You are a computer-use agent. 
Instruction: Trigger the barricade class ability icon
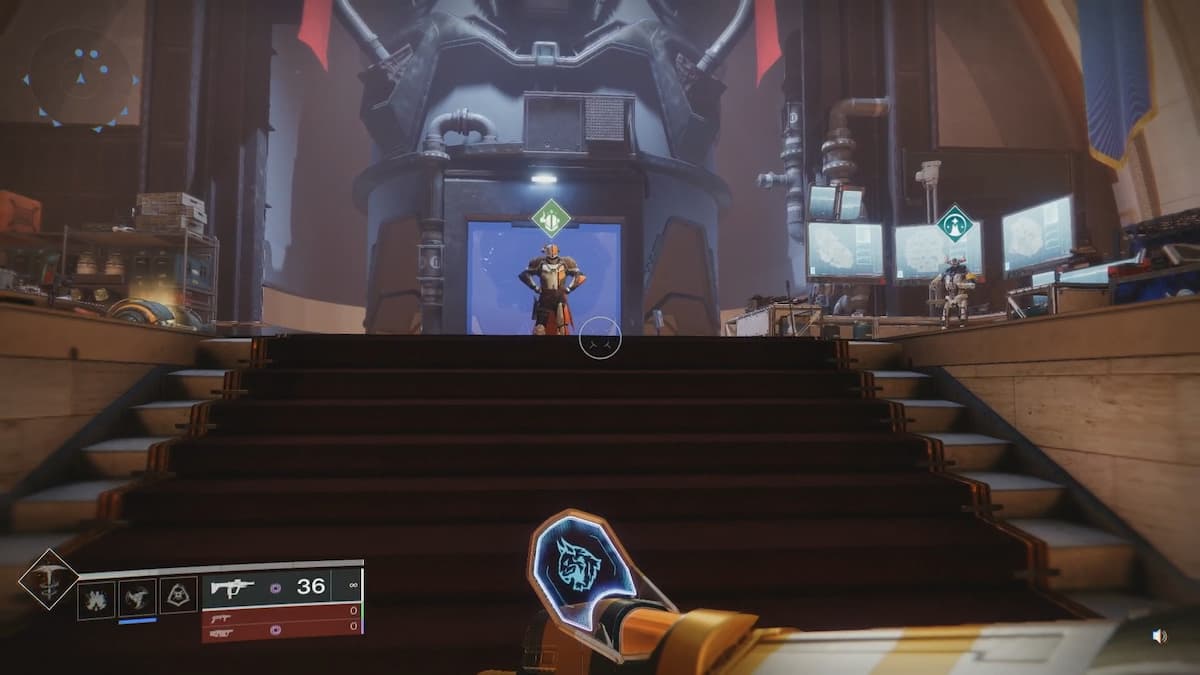(178, 596)
